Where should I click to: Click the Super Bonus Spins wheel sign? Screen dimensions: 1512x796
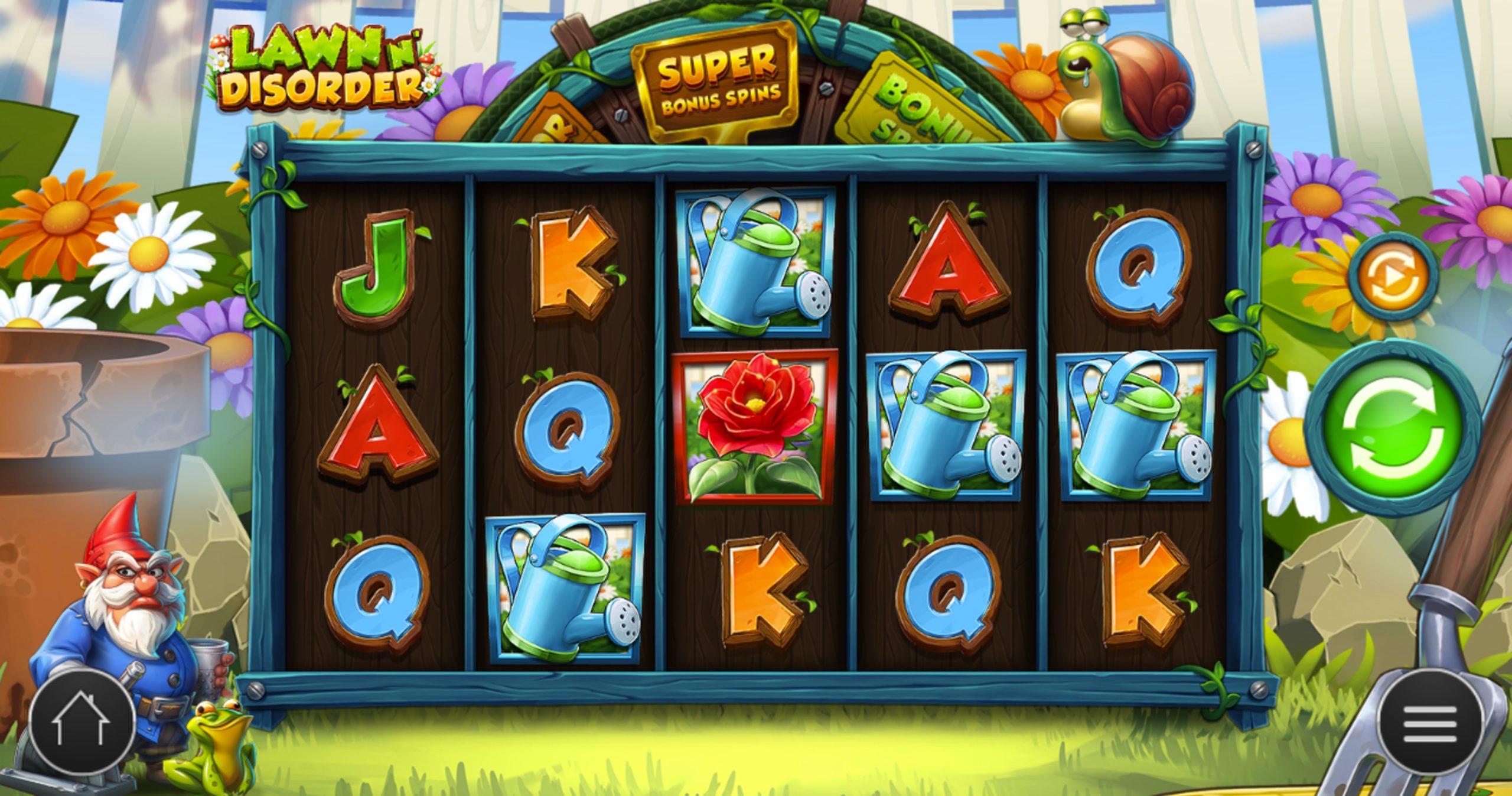click(x=721, y=80)
